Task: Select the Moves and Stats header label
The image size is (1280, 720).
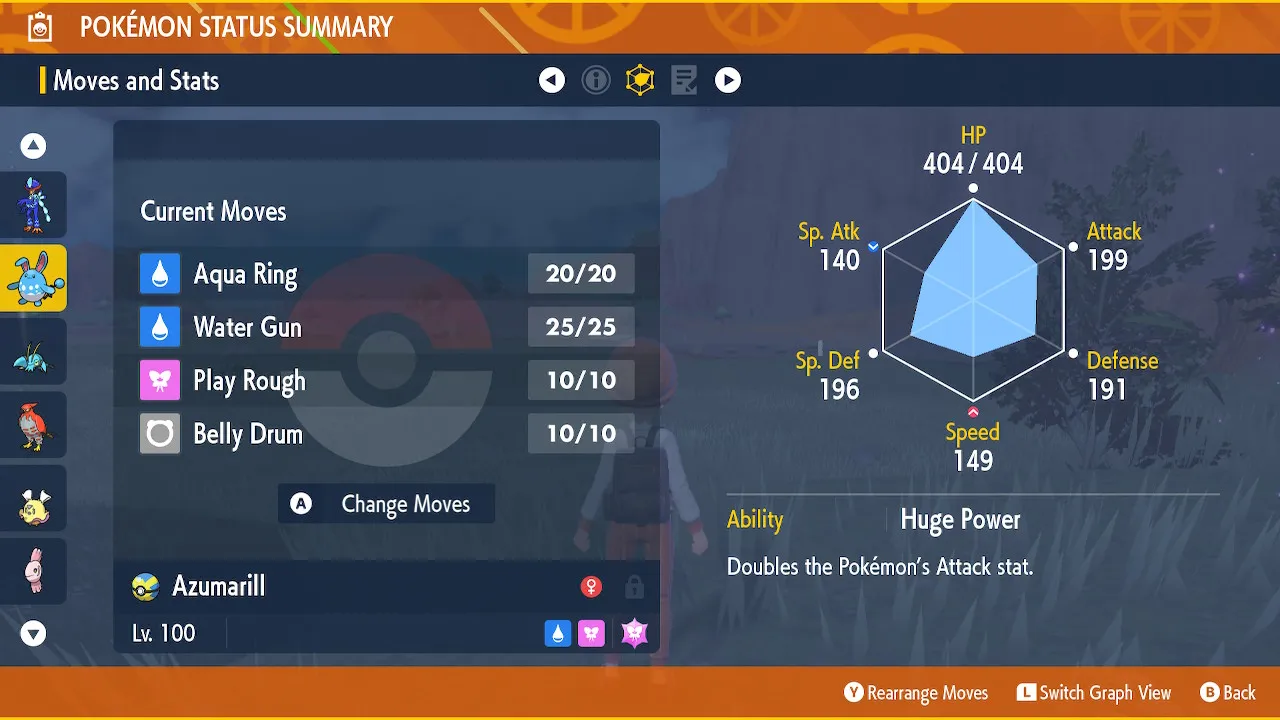Action: click(136, 81)
